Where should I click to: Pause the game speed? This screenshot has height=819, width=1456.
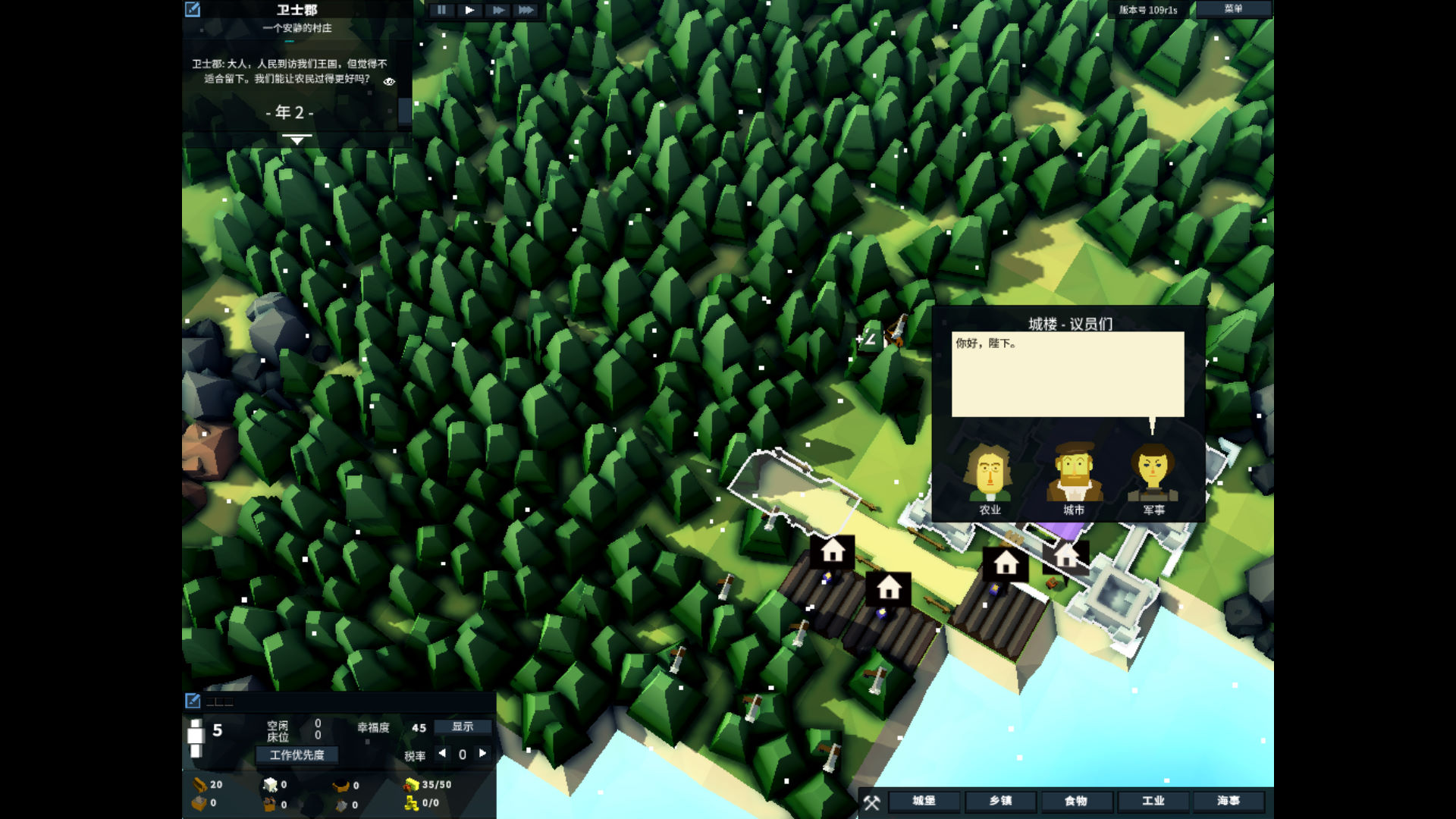pyautogui.click(x=441, y=10)
